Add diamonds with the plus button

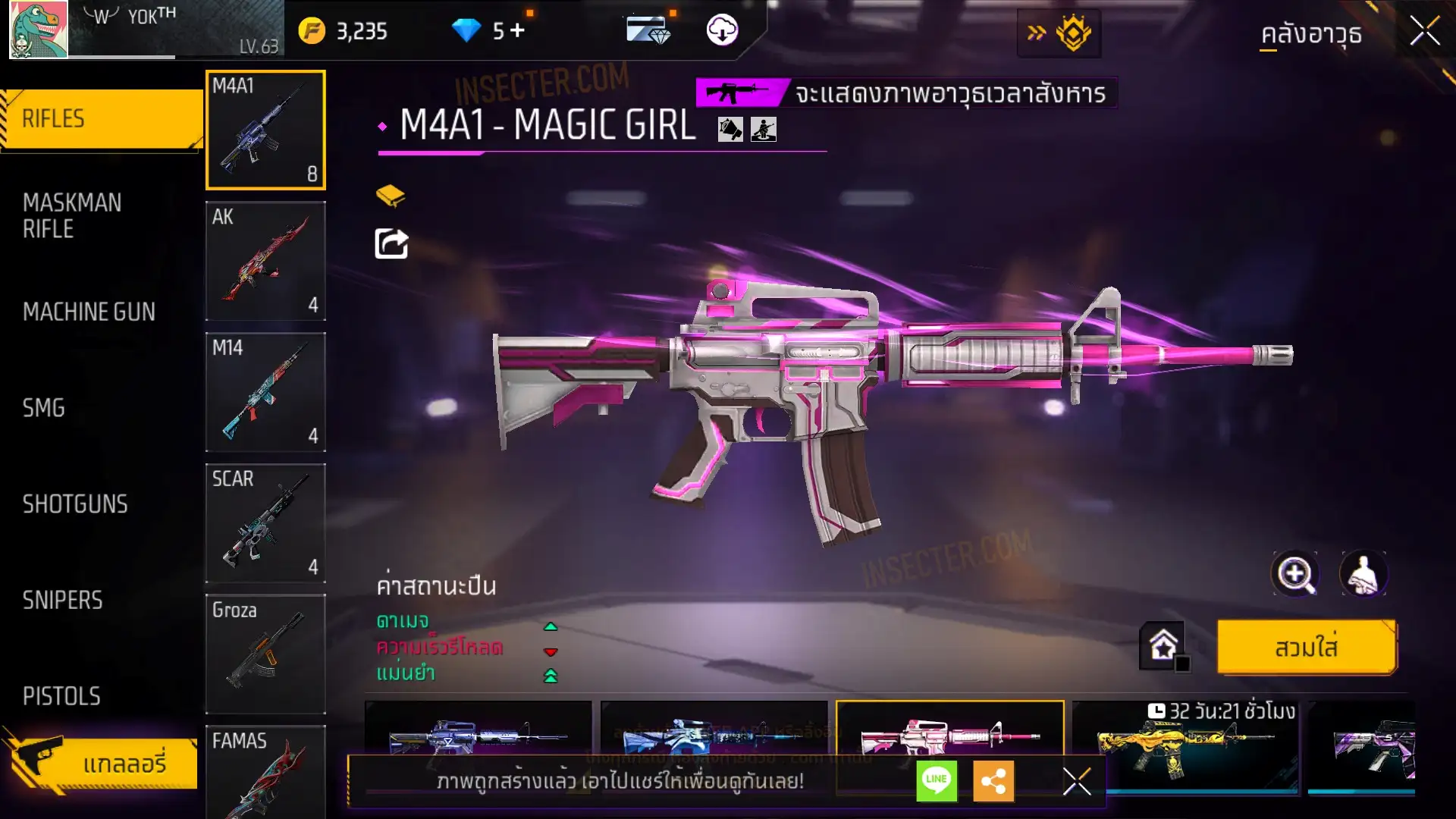(x=517, y=30)
